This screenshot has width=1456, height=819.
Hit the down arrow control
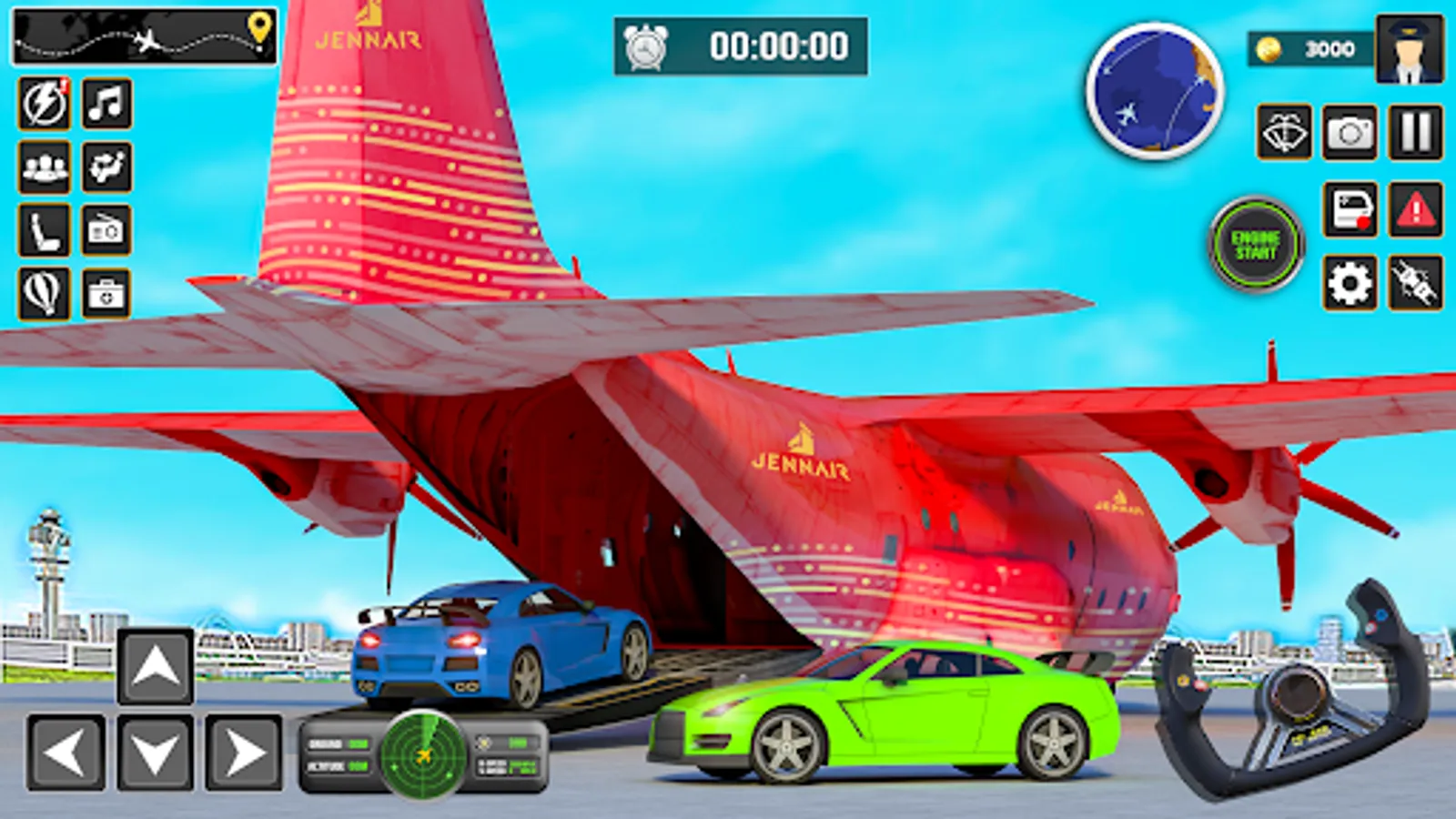point(156,753)
